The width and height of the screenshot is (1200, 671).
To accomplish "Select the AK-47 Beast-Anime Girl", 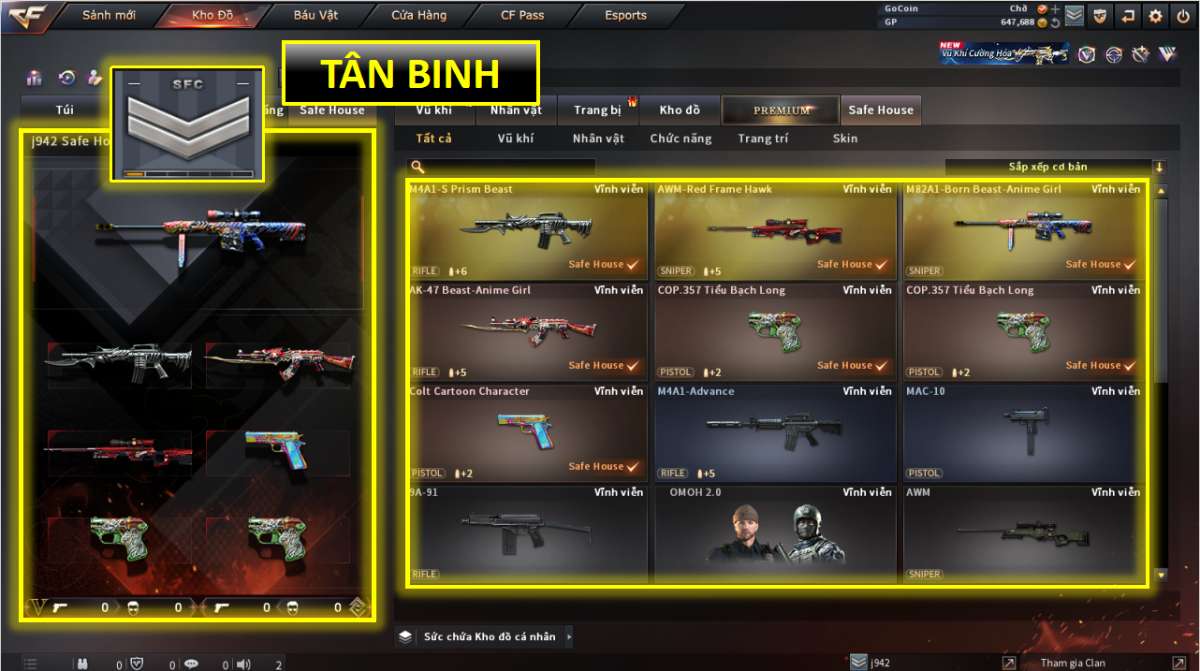I will coord(527,331).
